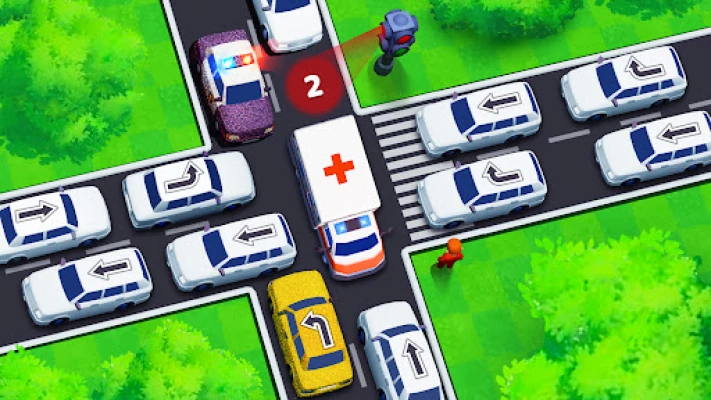This screenshot has height=400, width=711.
Task: Tap the yellow taxi with left-turn arrow
Action: (309, 332)
